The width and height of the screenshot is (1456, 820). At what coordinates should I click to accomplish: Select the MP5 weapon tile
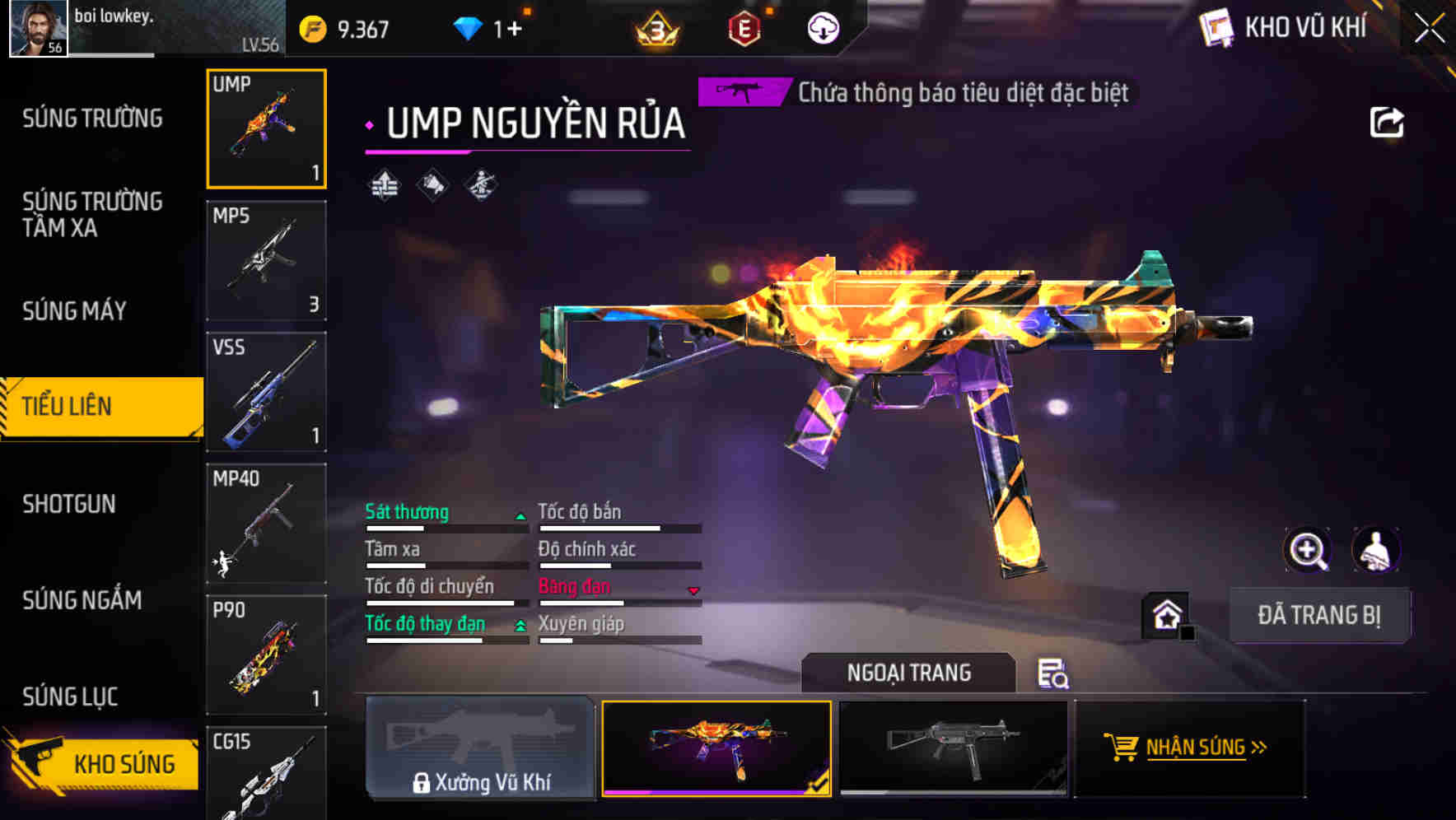point(266,260)
